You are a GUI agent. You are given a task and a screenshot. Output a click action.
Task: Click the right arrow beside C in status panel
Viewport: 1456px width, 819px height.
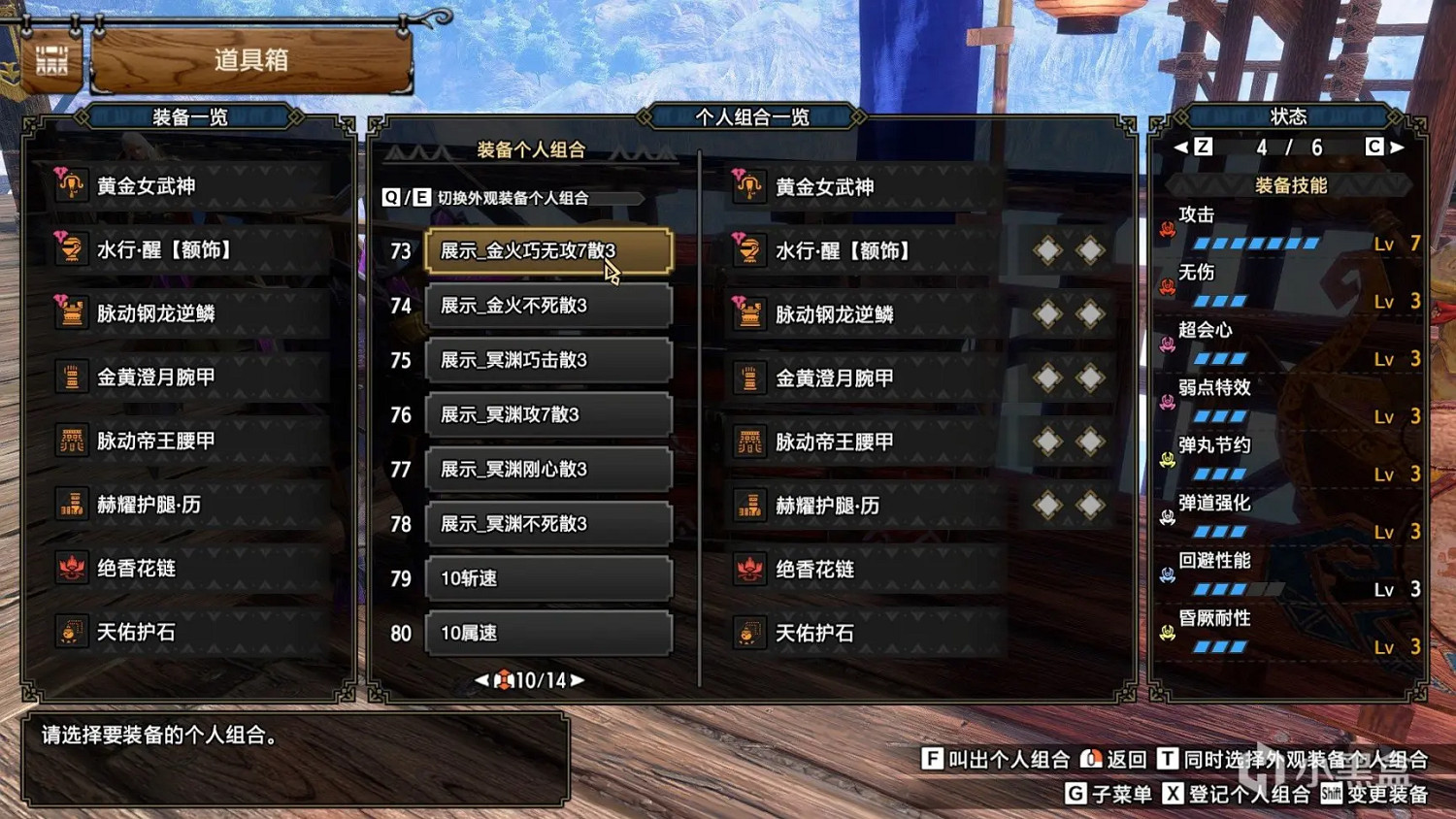click(x=1397, y=147)
